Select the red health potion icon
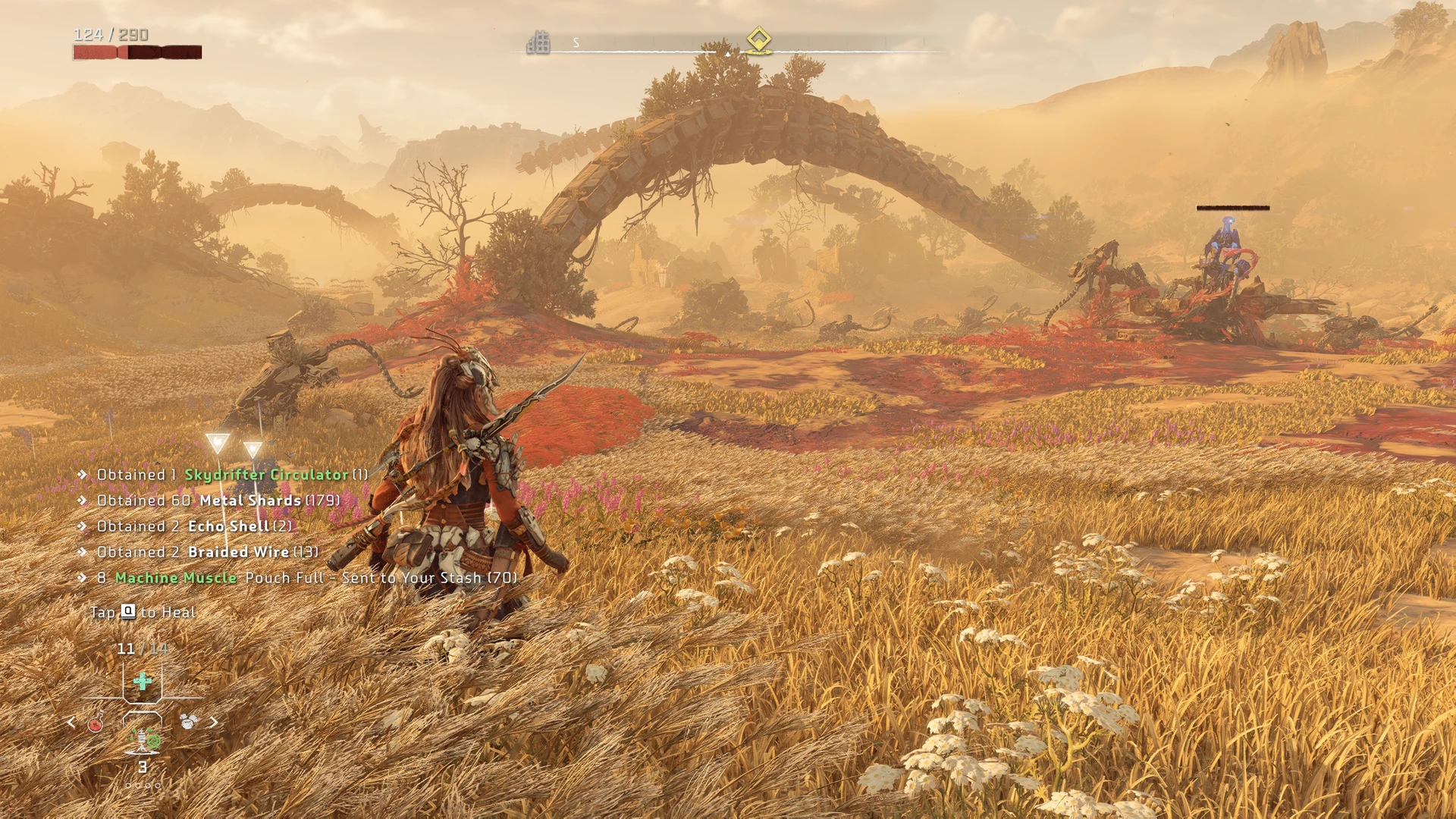 (x=96, y=723)
